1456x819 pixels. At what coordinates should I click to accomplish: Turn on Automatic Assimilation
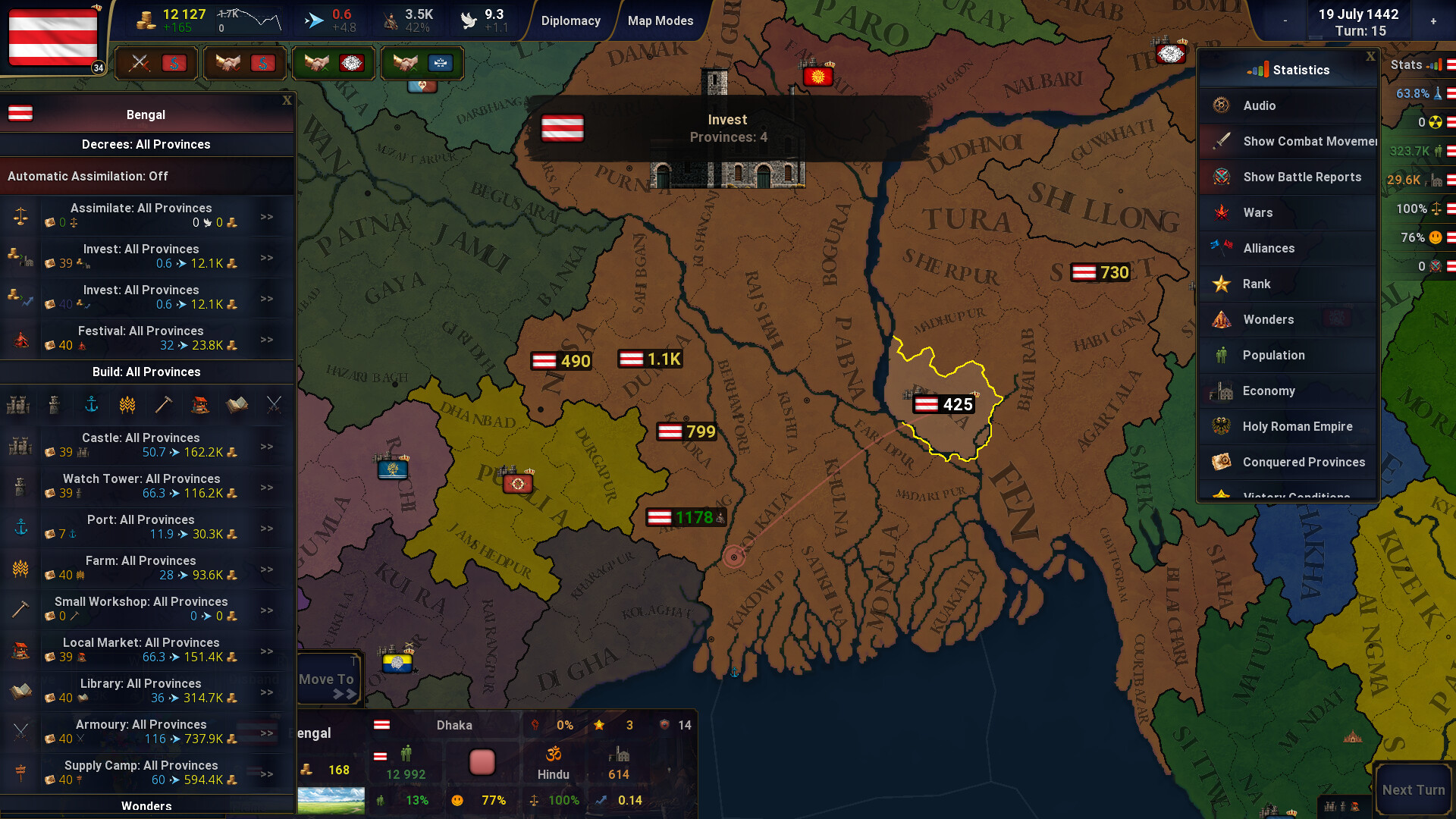click(88, 176)
